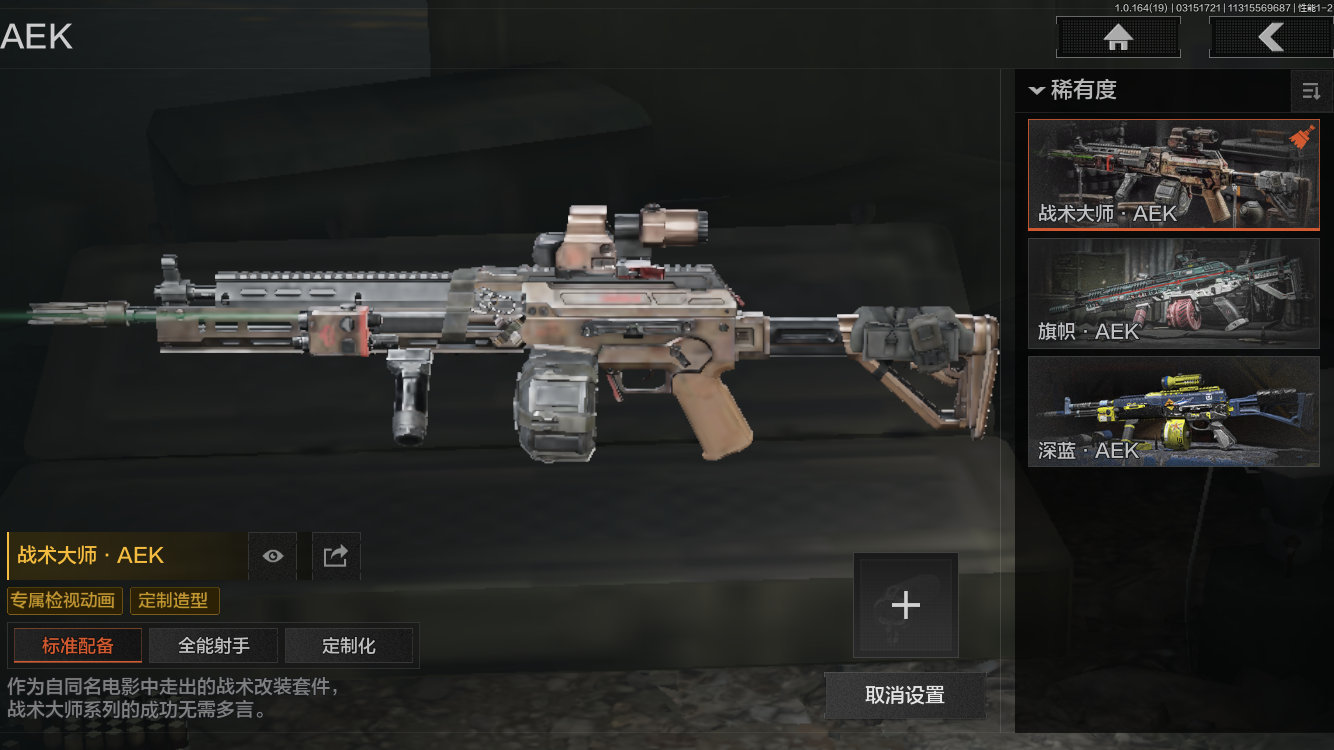Select the 战术大师·AEK skin thumbnail
Screen dimensions: 1334x750
1173,175
